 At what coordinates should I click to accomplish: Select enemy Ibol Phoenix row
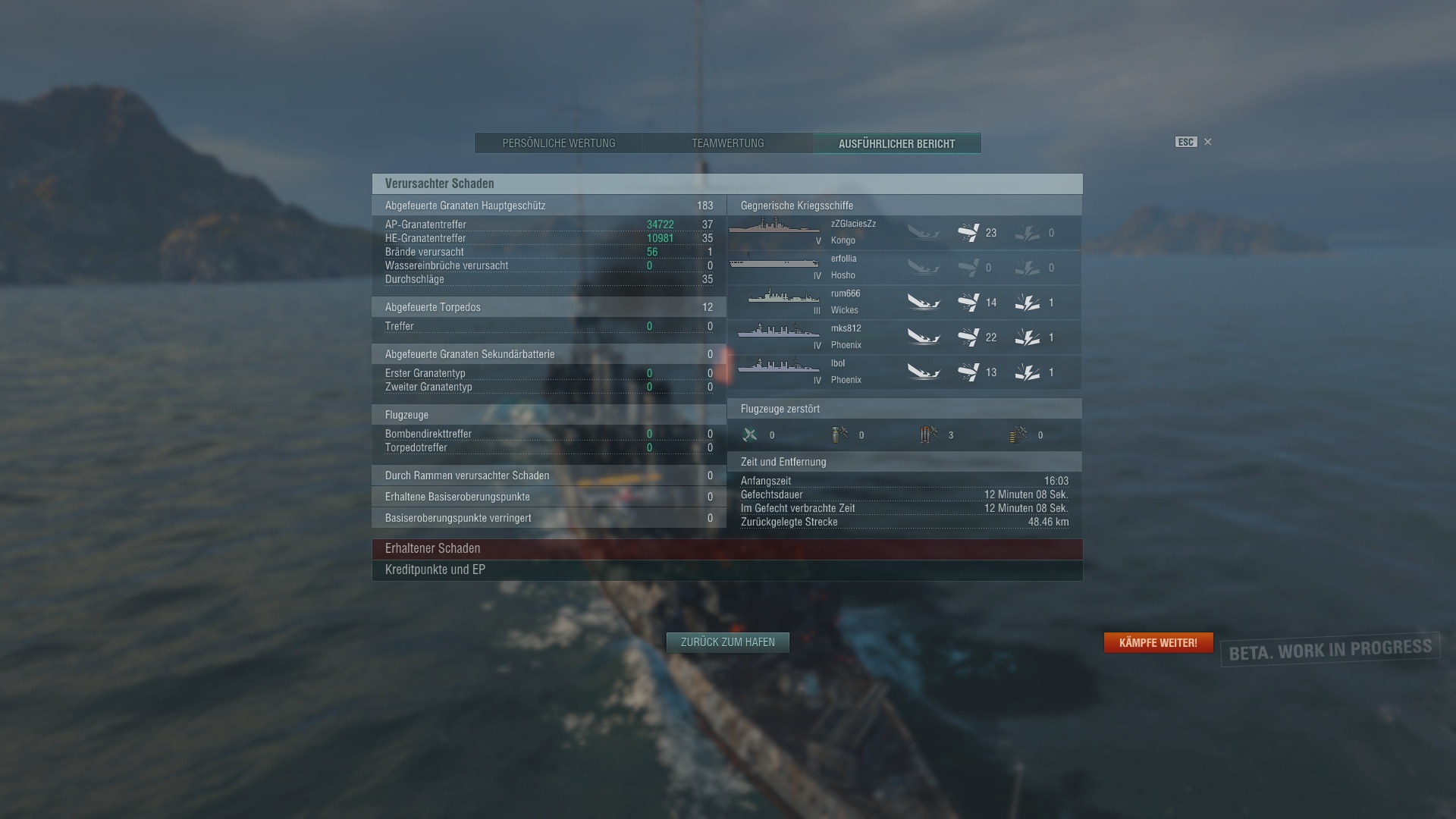click(x=904, y=372)
